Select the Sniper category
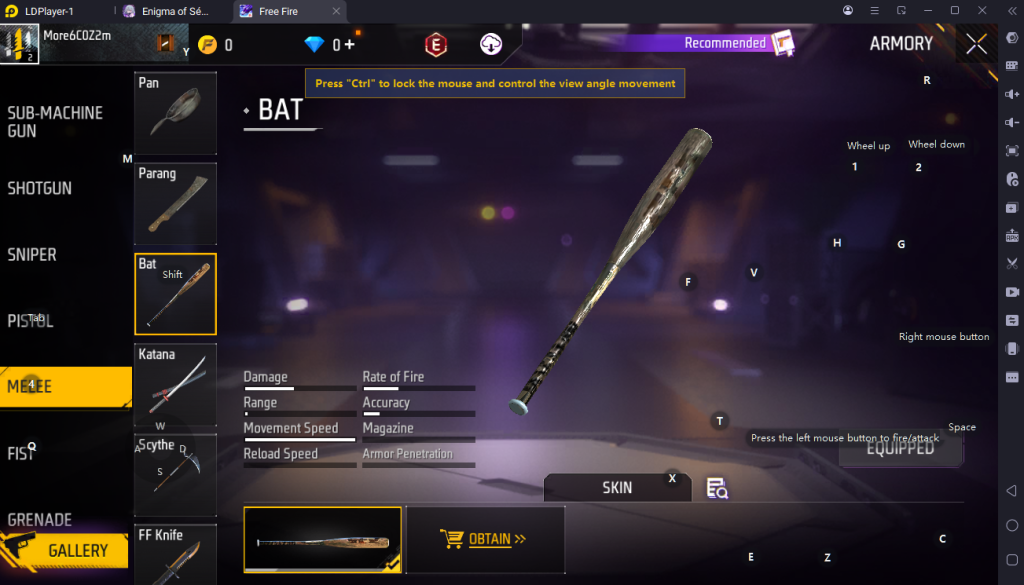The height and width of the screenshot is (585, 1024). click(32, 255)
